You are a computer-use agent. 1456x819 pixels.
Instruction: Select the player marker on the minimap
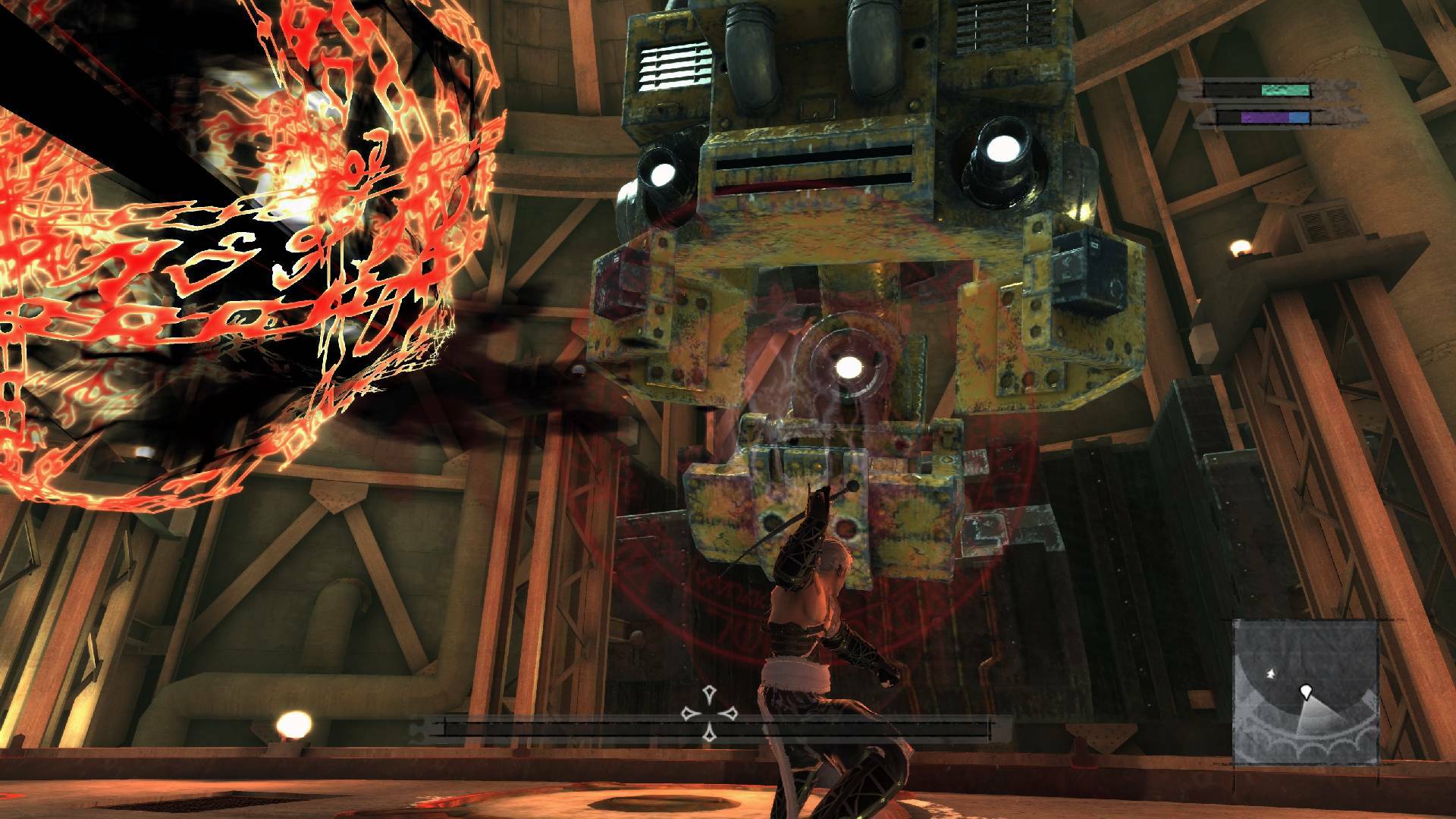[1306, 692]
